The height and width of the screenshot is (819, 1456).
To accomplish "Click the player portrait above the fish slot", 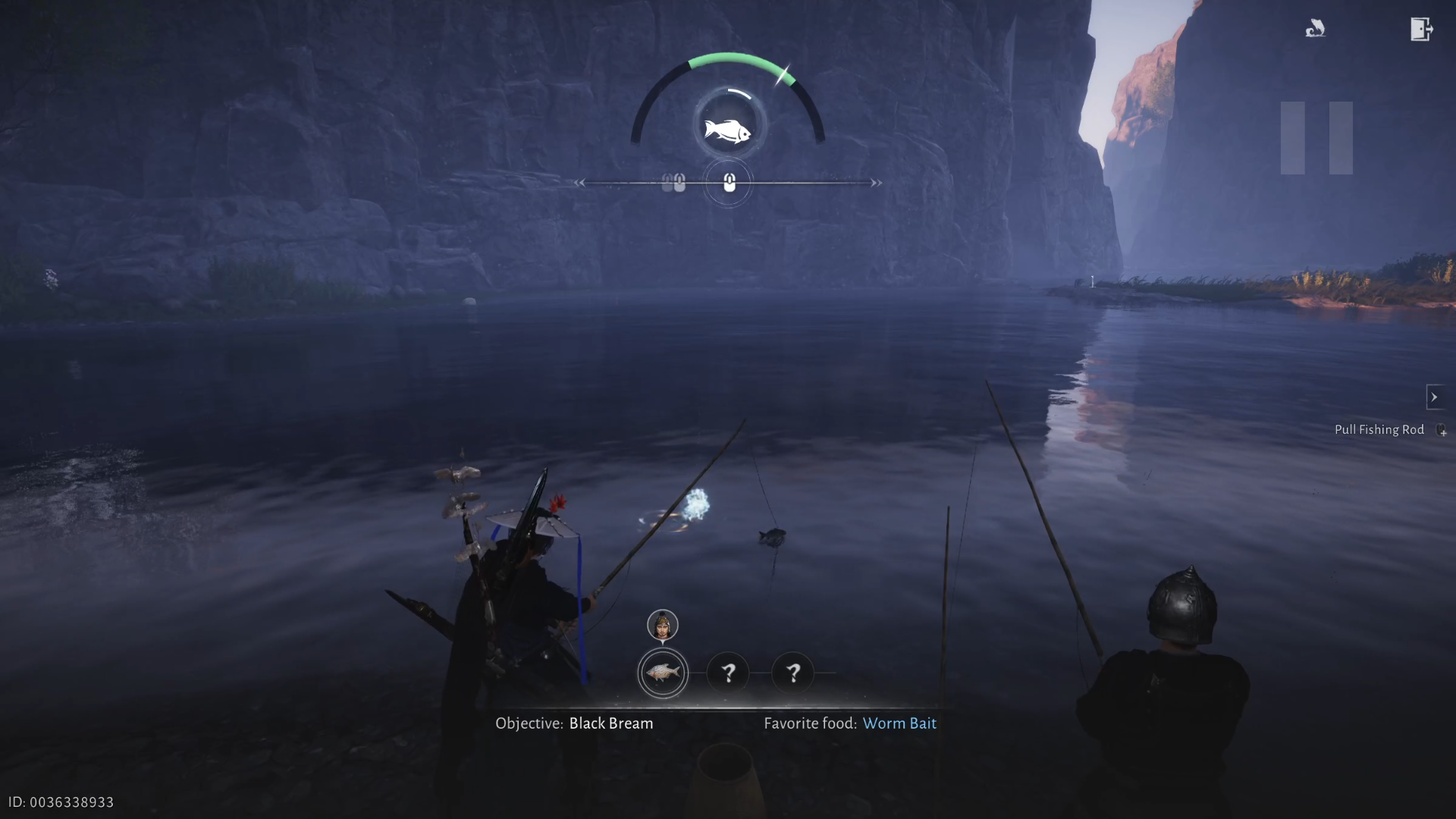I will tap(662, 626).
